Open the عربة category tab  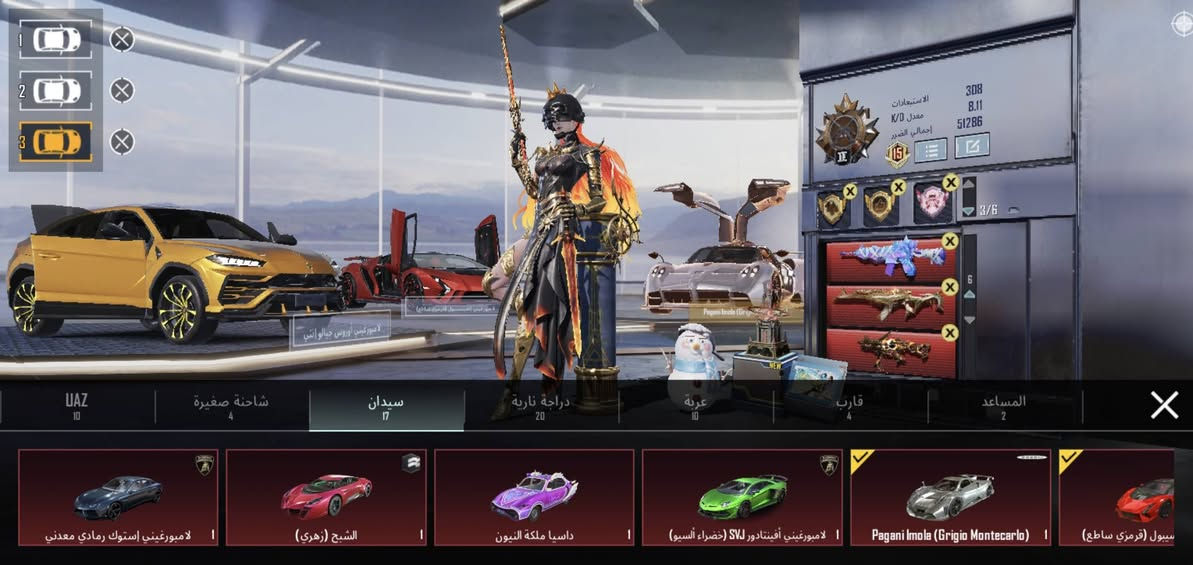[x=695, y=405]
